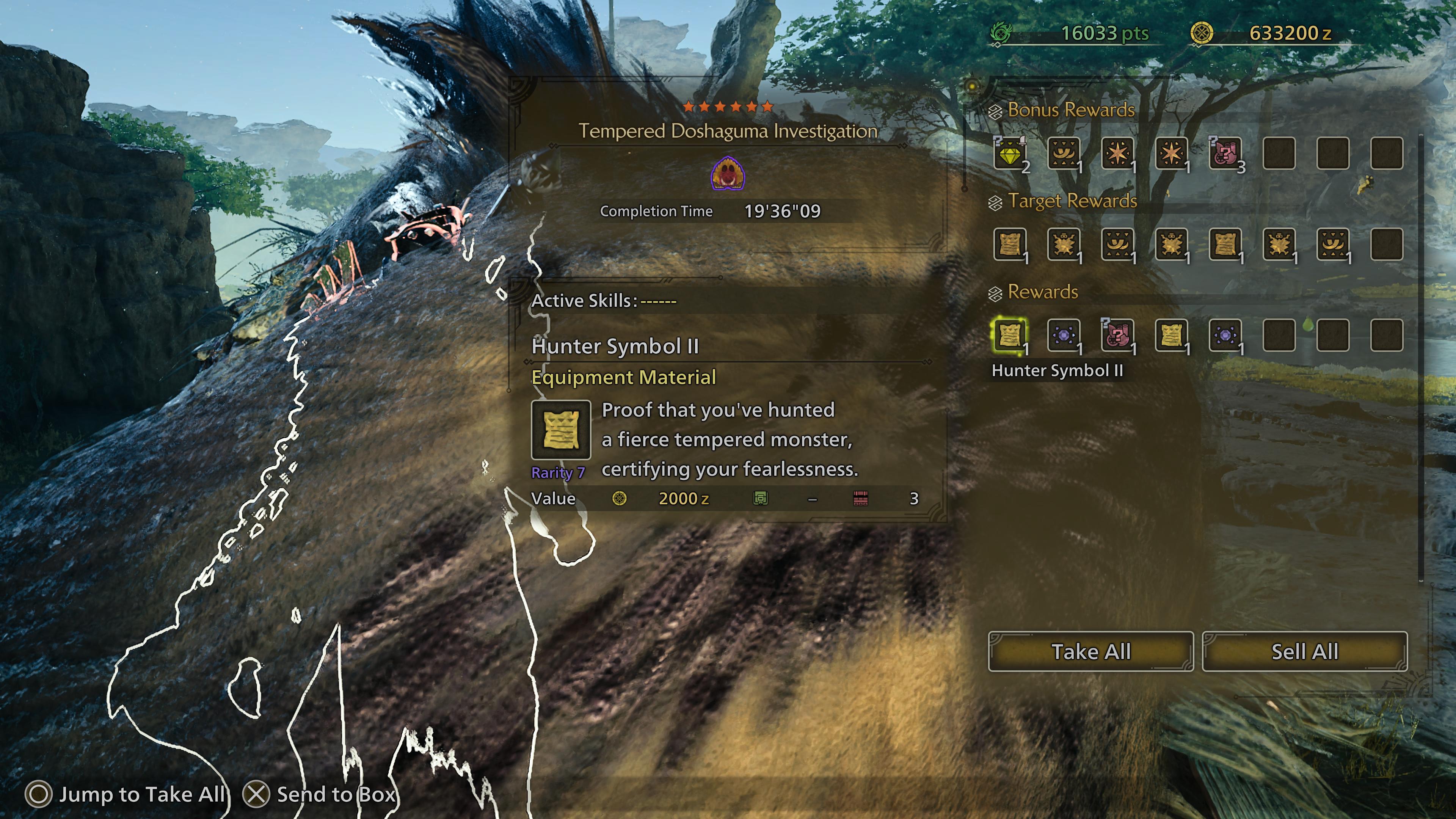Select the highlighted Hunter Symbol II slot

point(1009,335)
